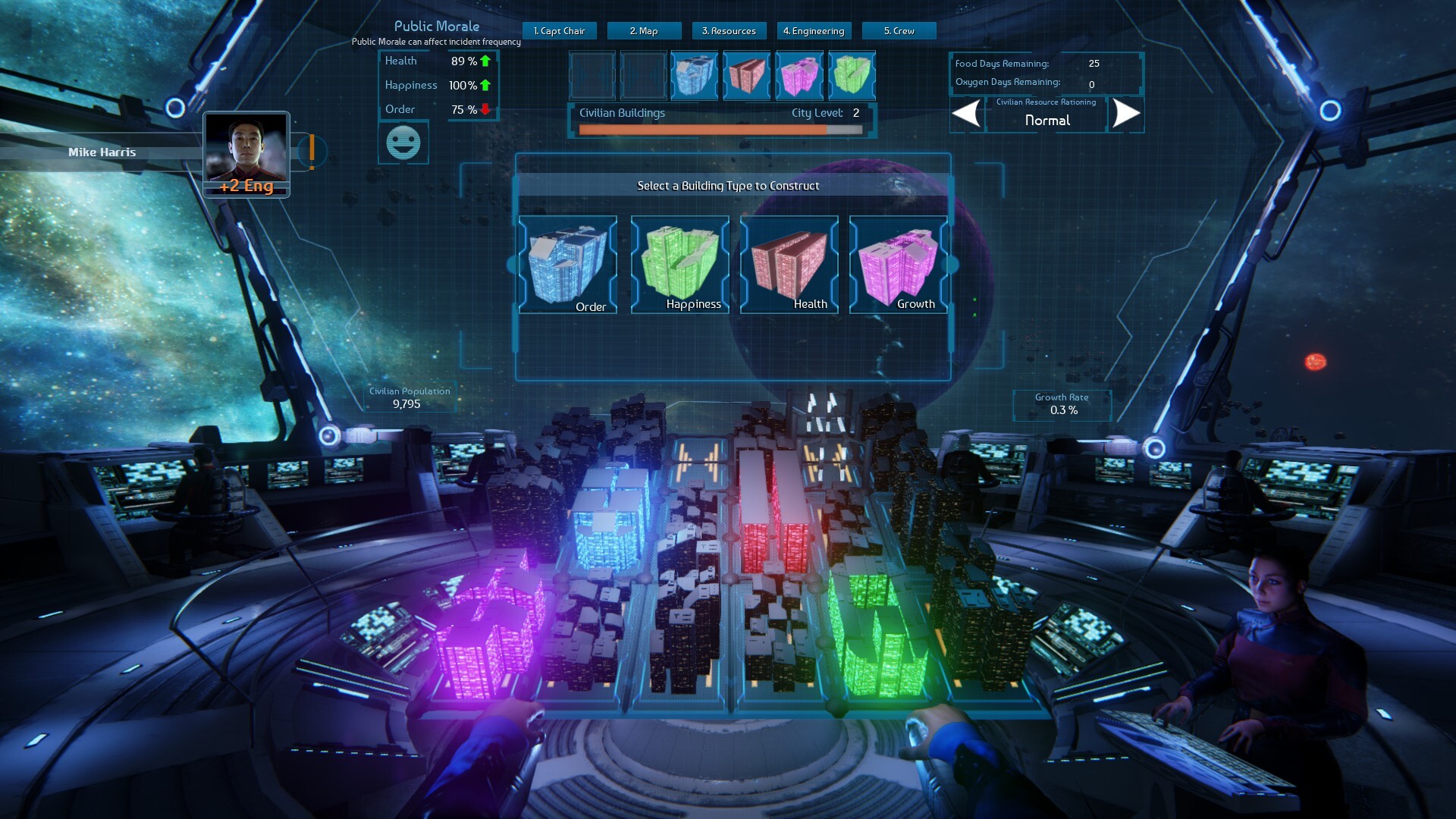Image resolution: width=1456 pixels, height=819 pixels.
Task: Expand an empty building slot in the strip
Action: tap(592, 75)
